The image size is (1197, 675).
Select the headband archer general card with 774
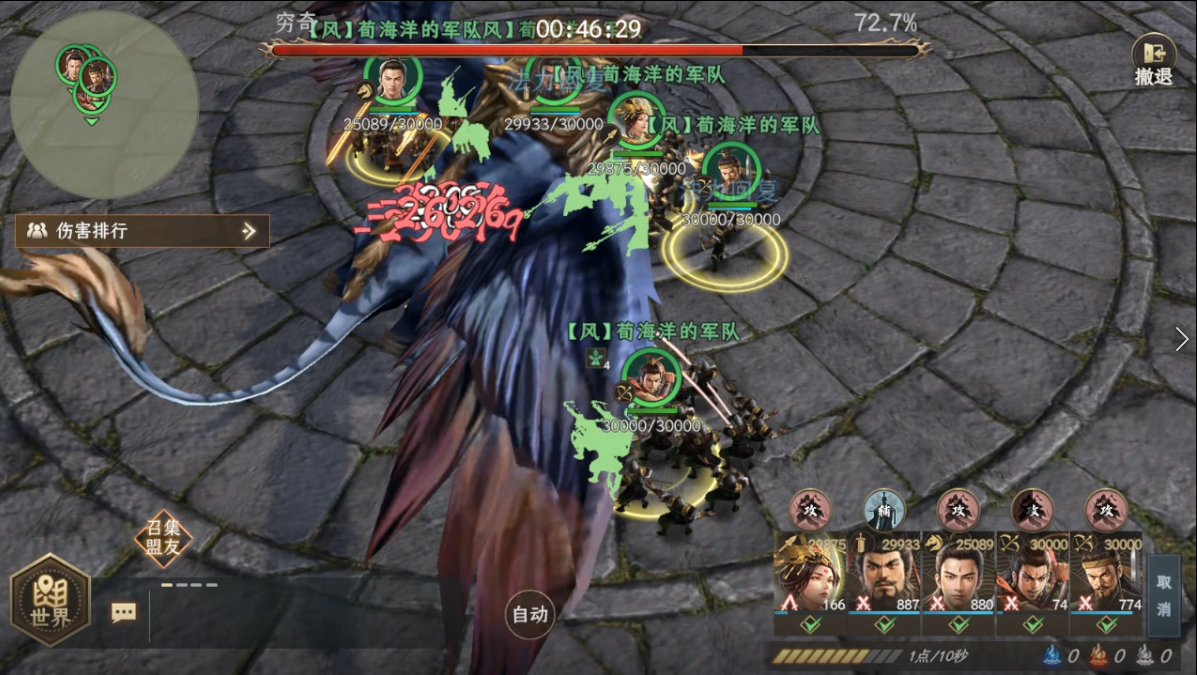pos(1106,580)
